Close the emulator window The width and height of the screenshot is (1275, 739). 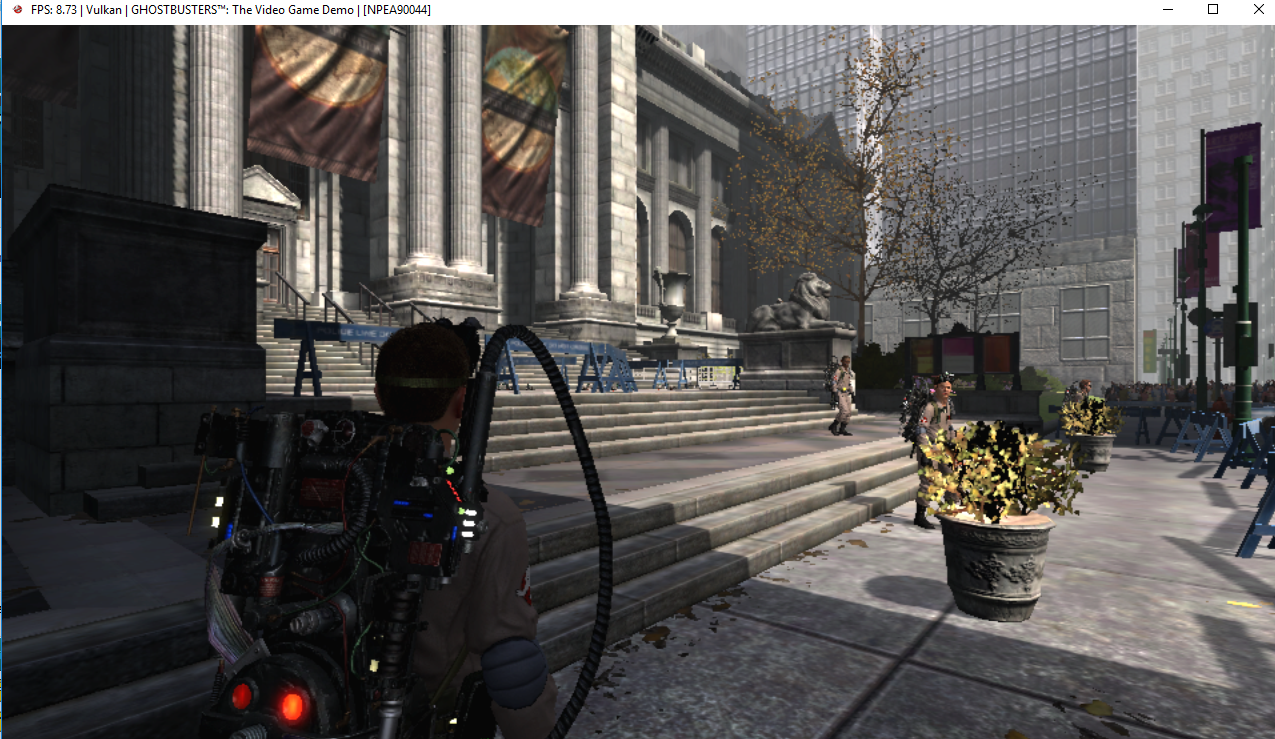pyautogui.click(x=1257, y=9)
